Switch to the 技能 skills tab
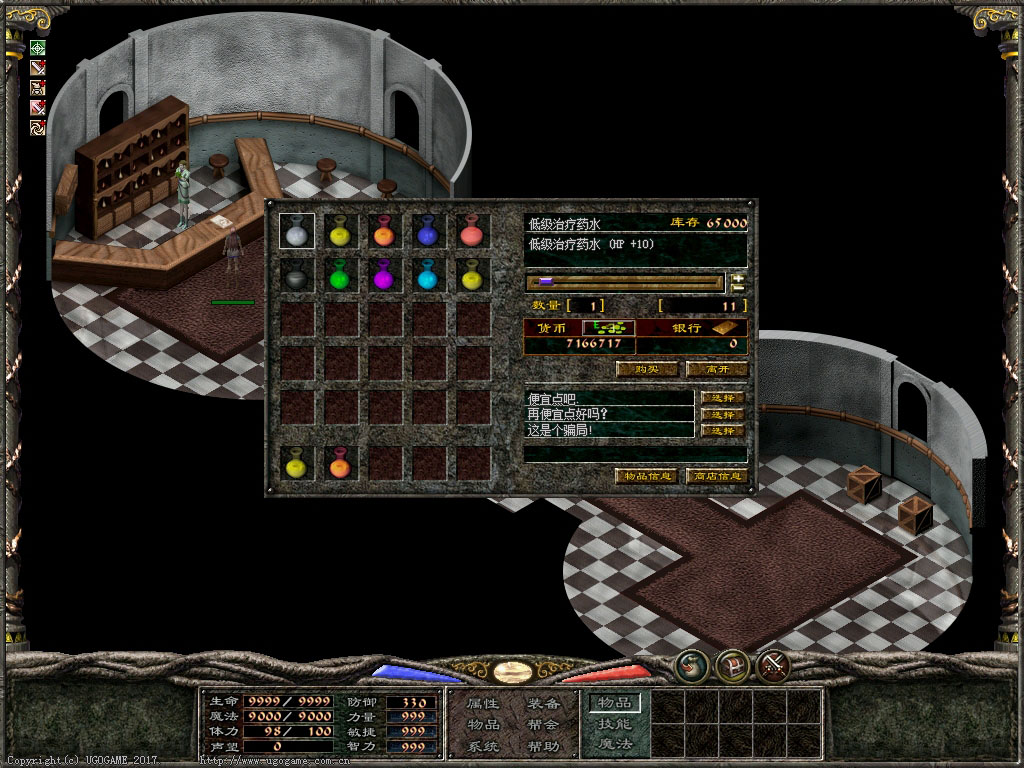 614,724
